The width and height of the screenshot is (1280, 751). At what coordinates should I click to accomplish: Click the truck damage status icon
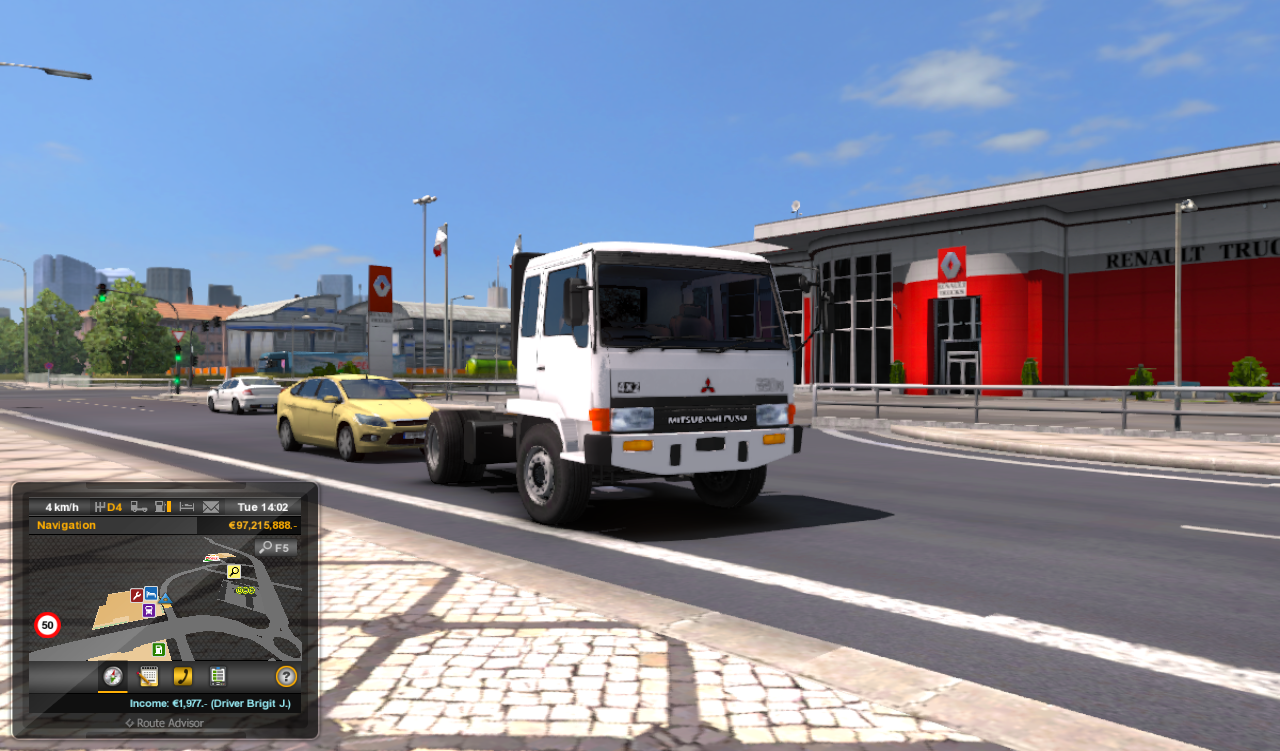(140, 507)
